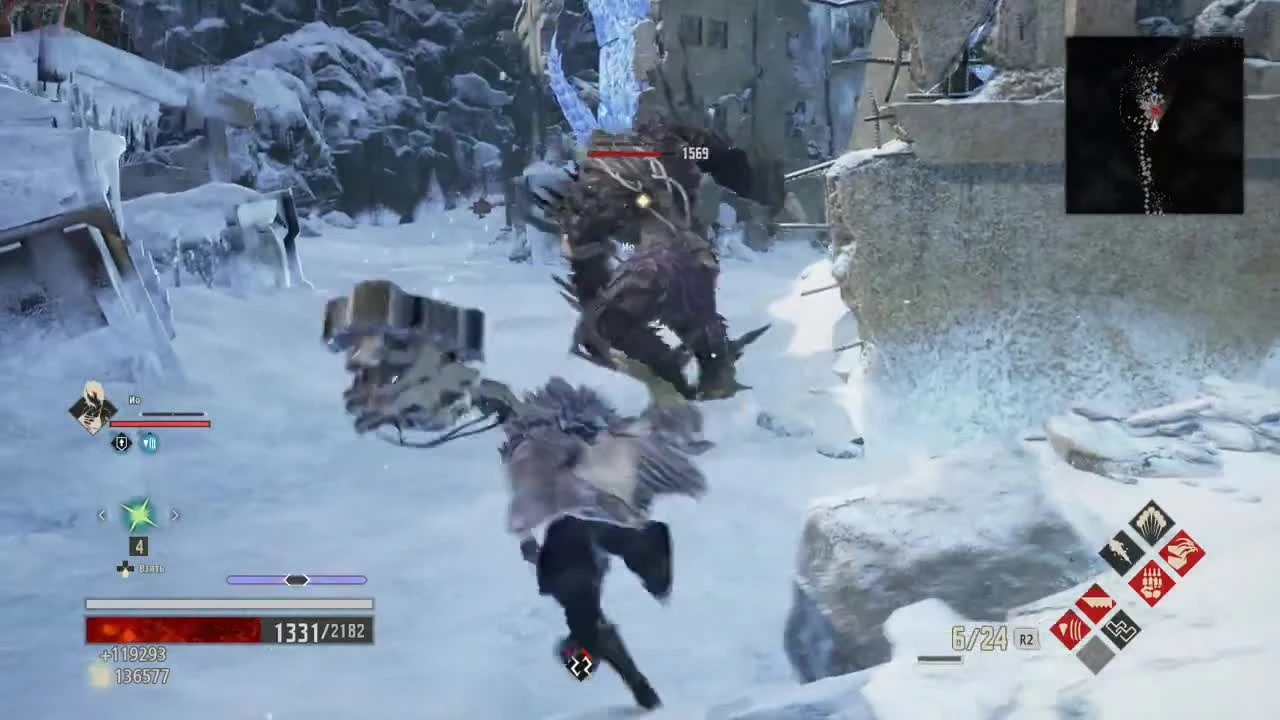1280x720 pixels.
Task: Select the bullet-hand ranged Gift icon
Action: pos(1151,583)
